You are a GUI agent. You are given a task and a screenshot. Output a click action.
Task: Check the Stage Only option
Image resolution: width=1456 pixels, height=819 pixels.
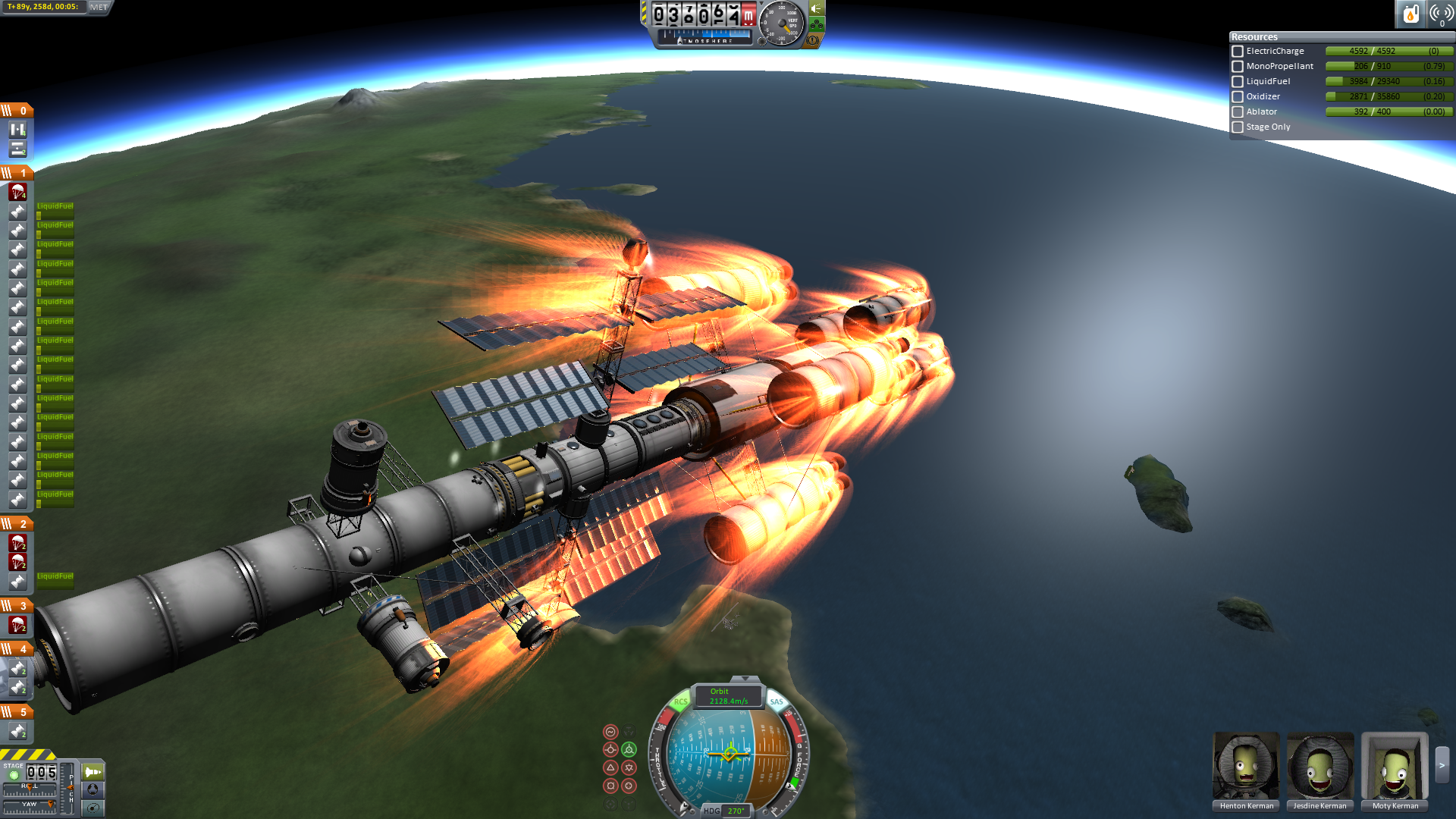[x=1238, y=127]
